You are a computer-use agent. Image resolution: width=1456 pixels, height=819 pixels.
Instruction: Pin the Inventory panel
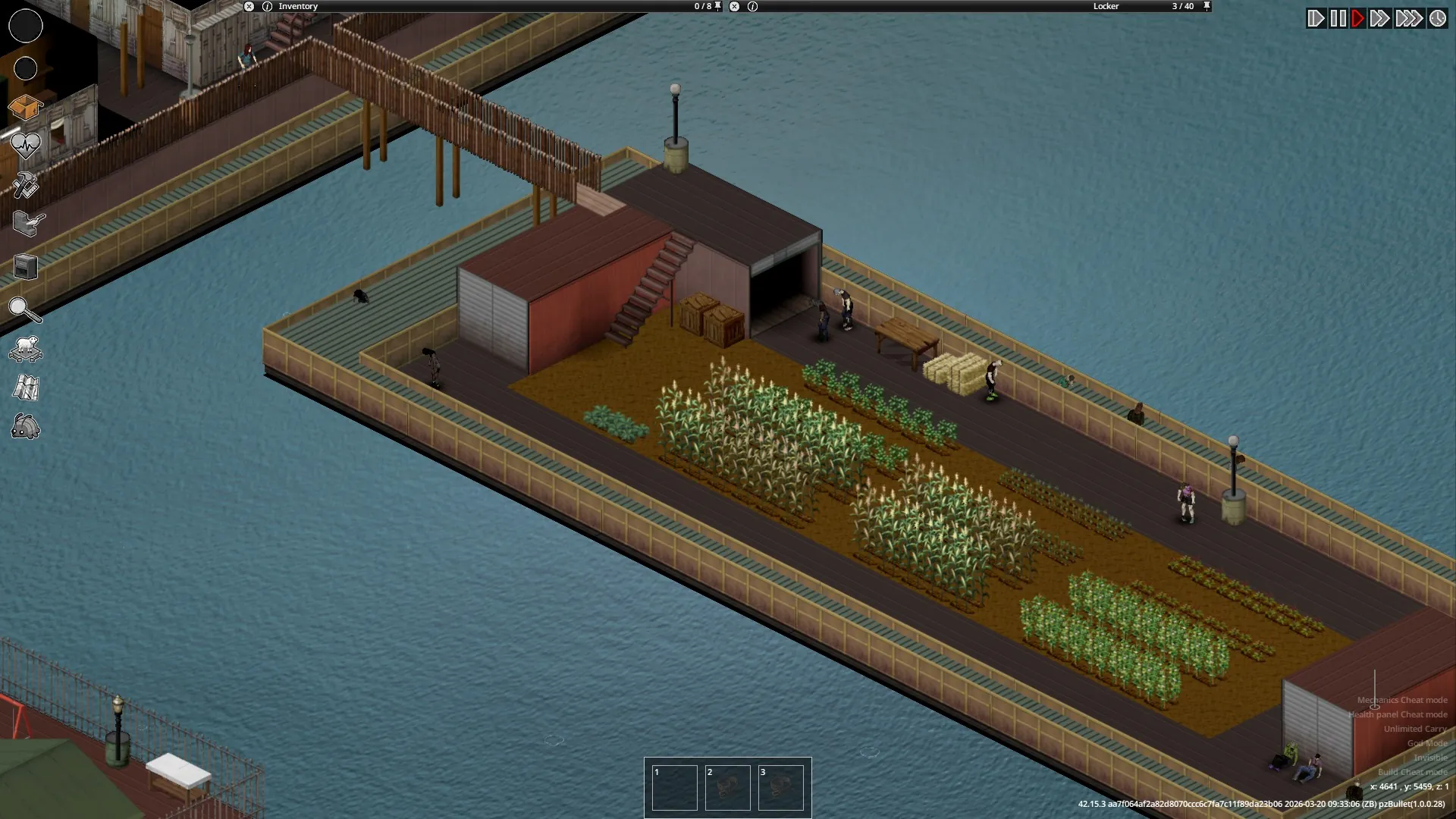718,6
